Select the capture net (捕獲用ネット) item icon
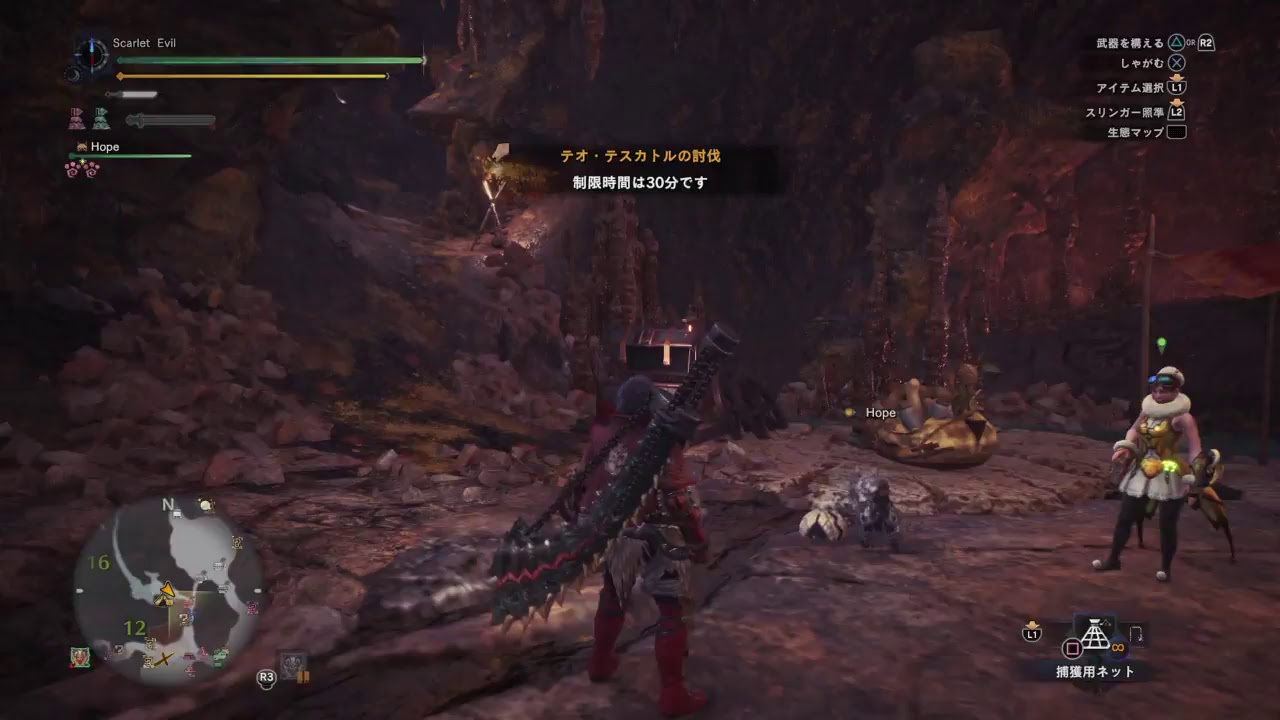 click(1097, 635)
